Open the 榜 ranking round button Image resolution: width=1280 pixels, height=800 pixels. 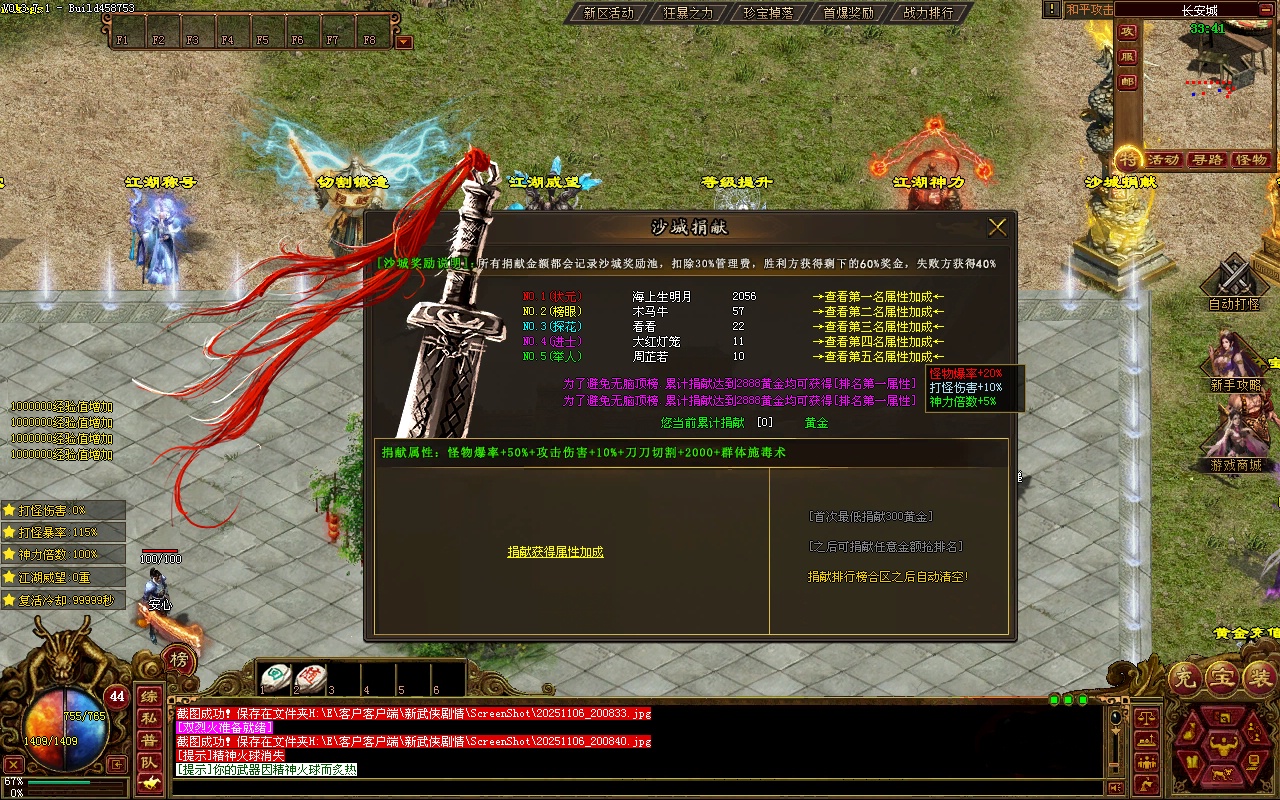[x=179, y=660]
